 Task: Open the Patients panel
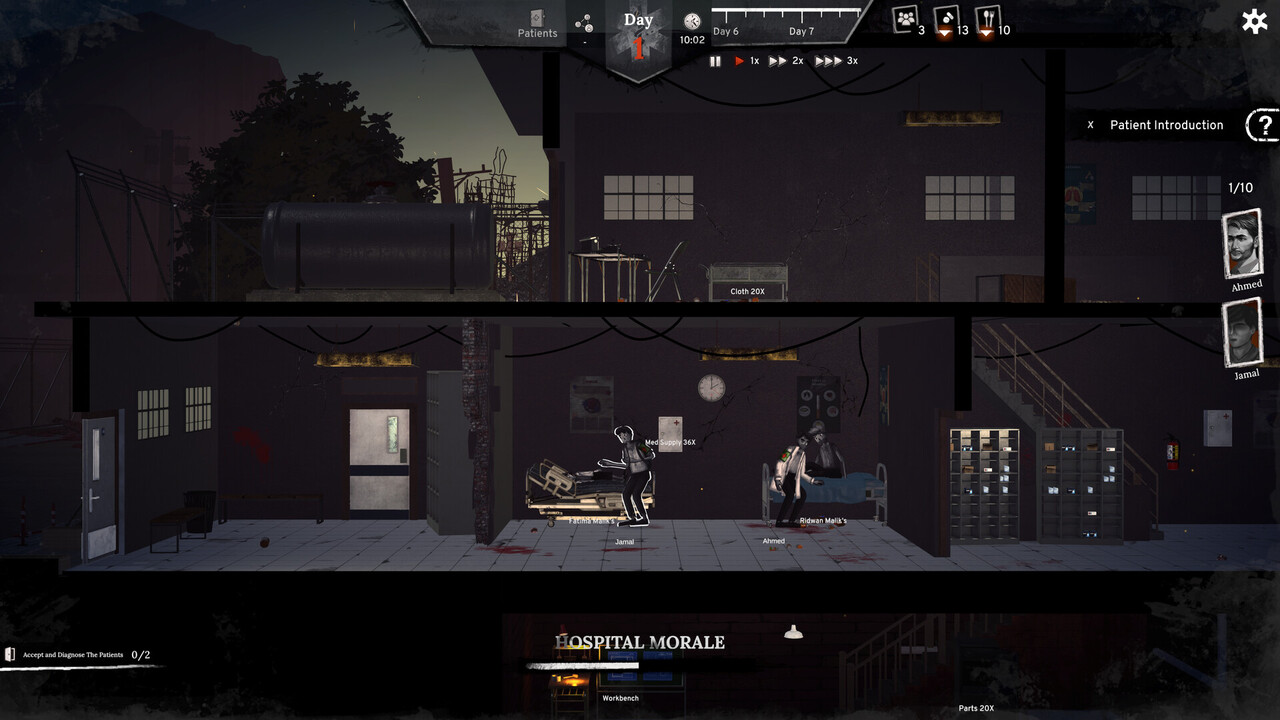point(537,24)
